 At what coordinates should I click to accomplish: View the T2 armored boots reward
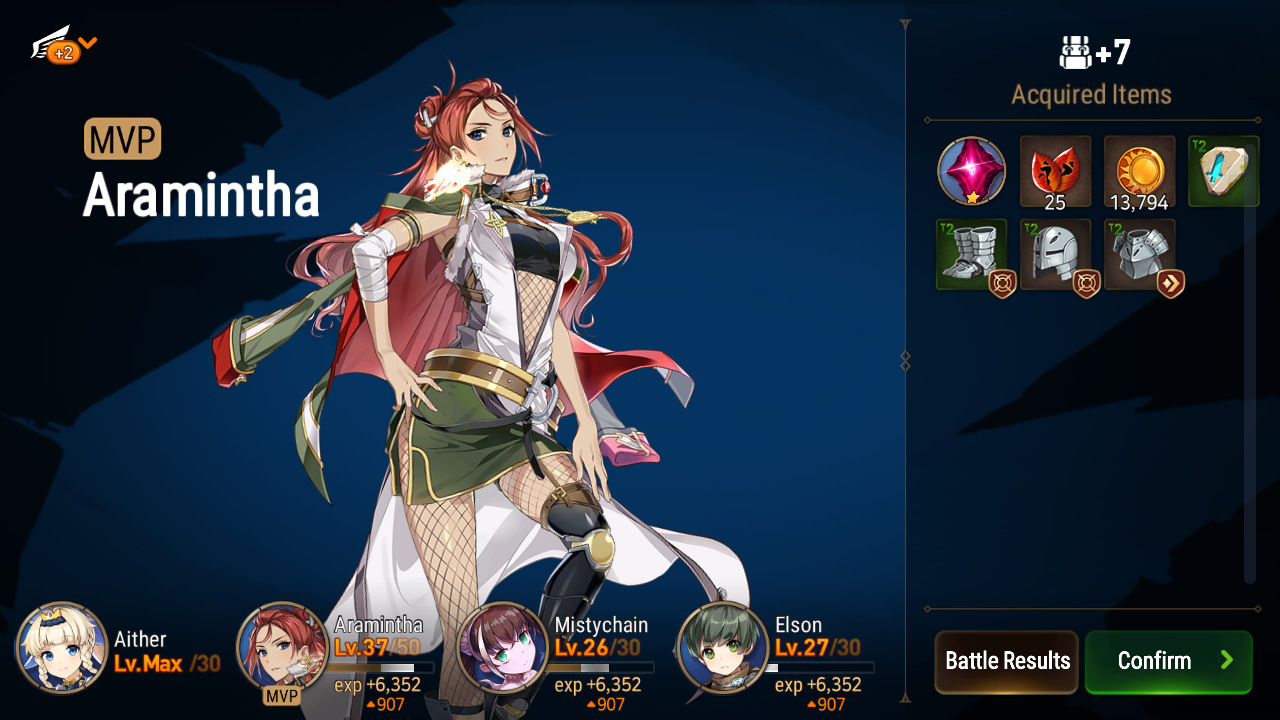(x=971, y=255)
